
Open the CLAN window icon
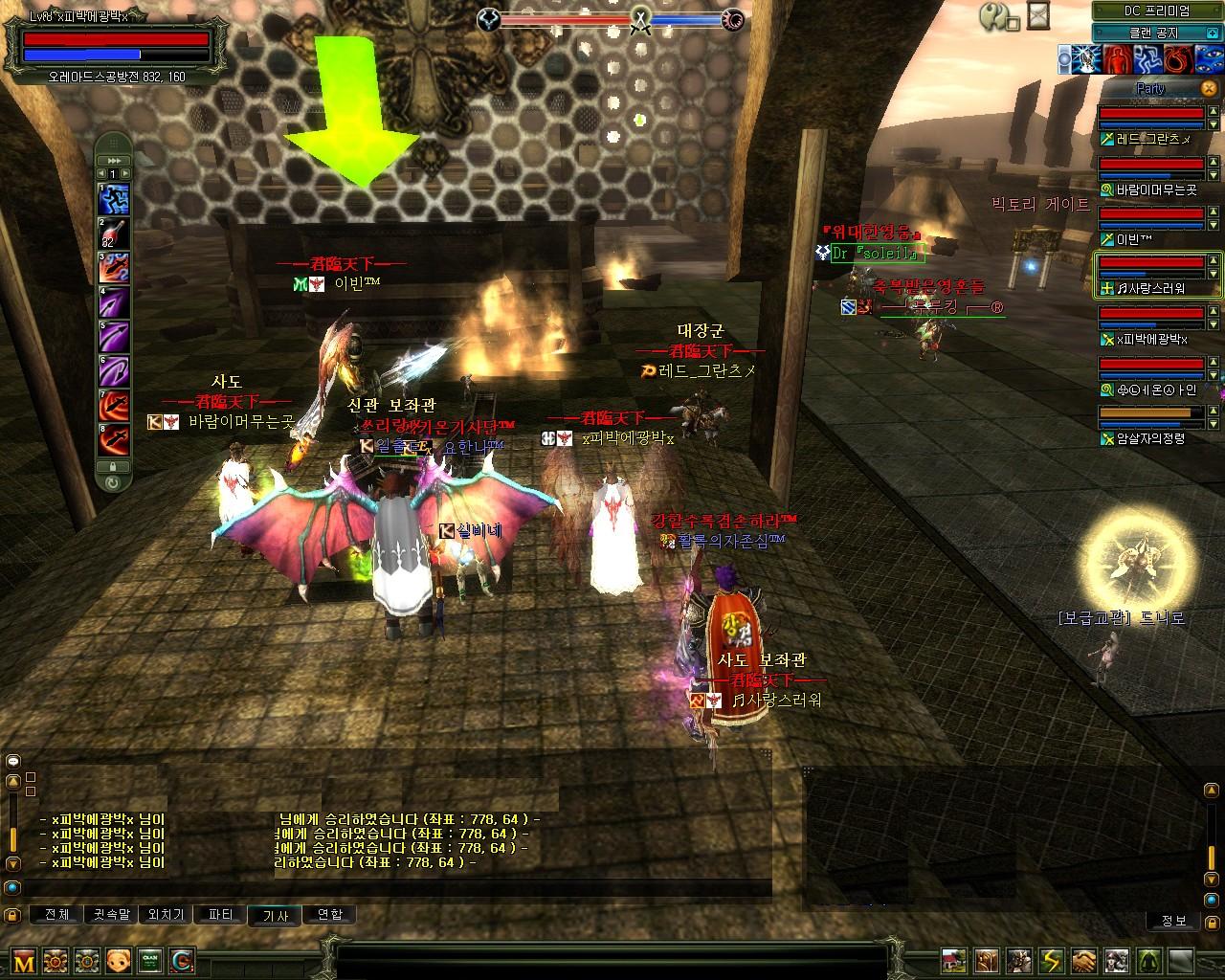pos(149,960)
